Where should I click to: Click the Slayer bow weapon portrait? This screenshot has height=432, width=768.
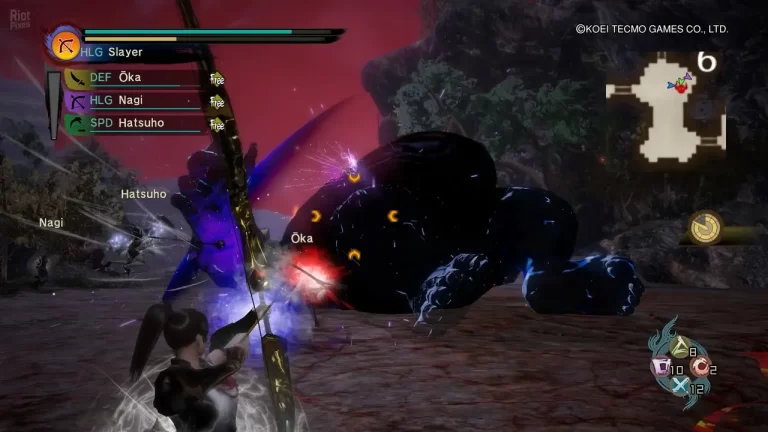coord(66,45)
